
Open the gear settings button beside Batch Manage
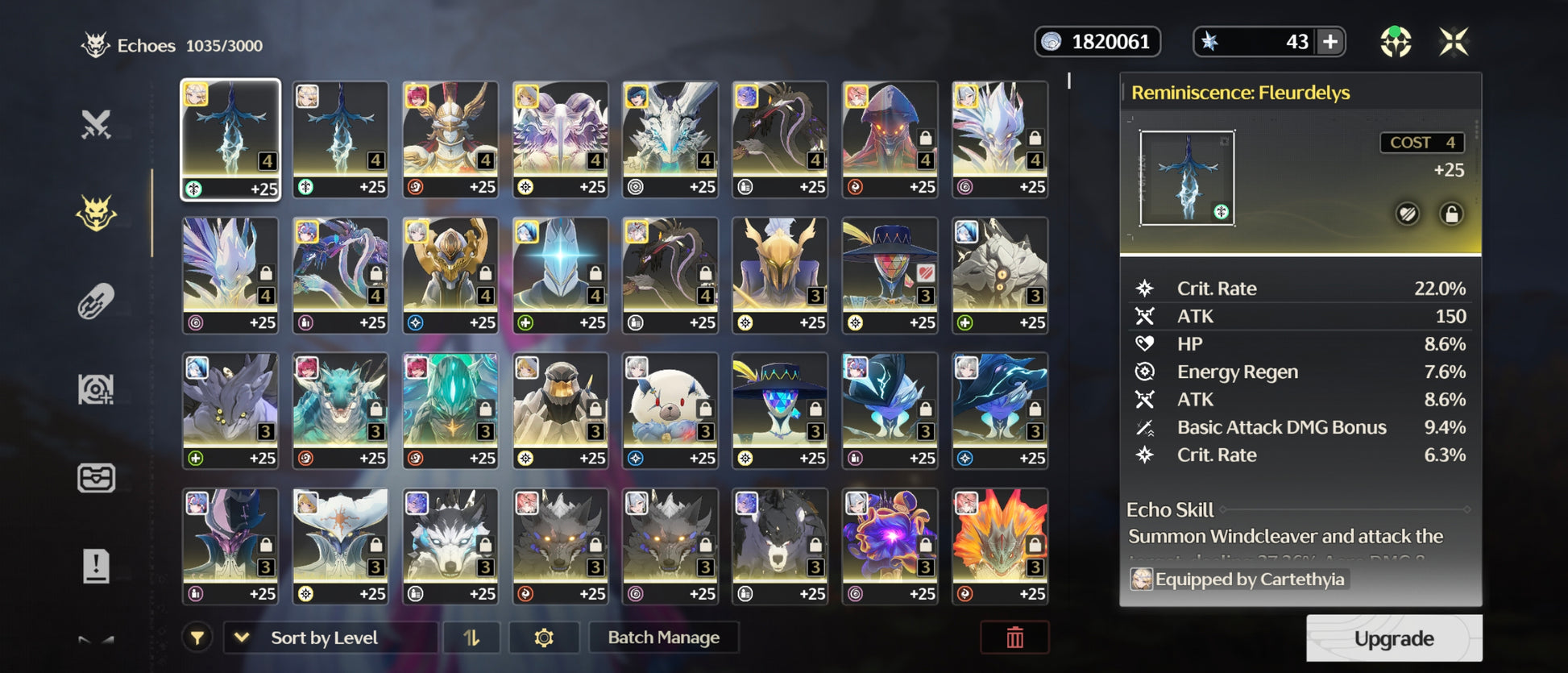[x=544, y=638]
